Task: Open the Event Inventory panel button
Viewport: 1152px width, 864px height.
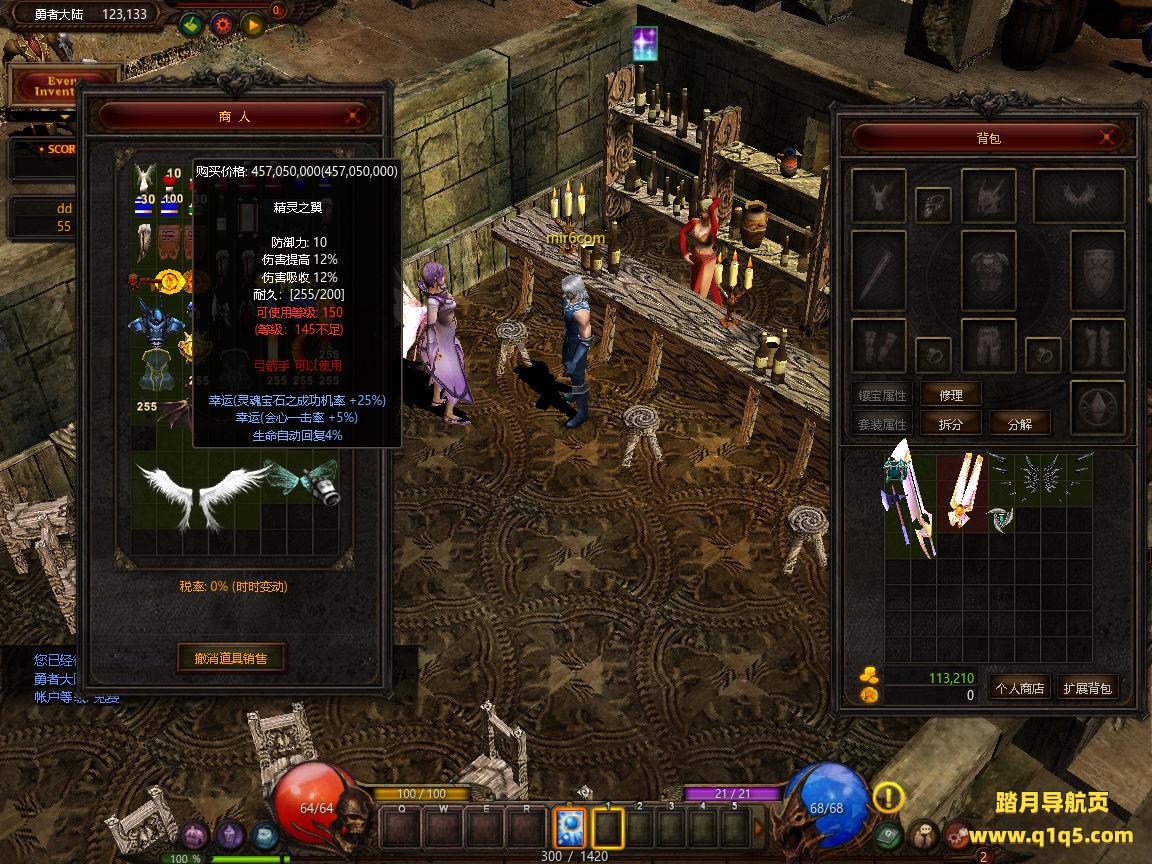Action: point(65,85)
